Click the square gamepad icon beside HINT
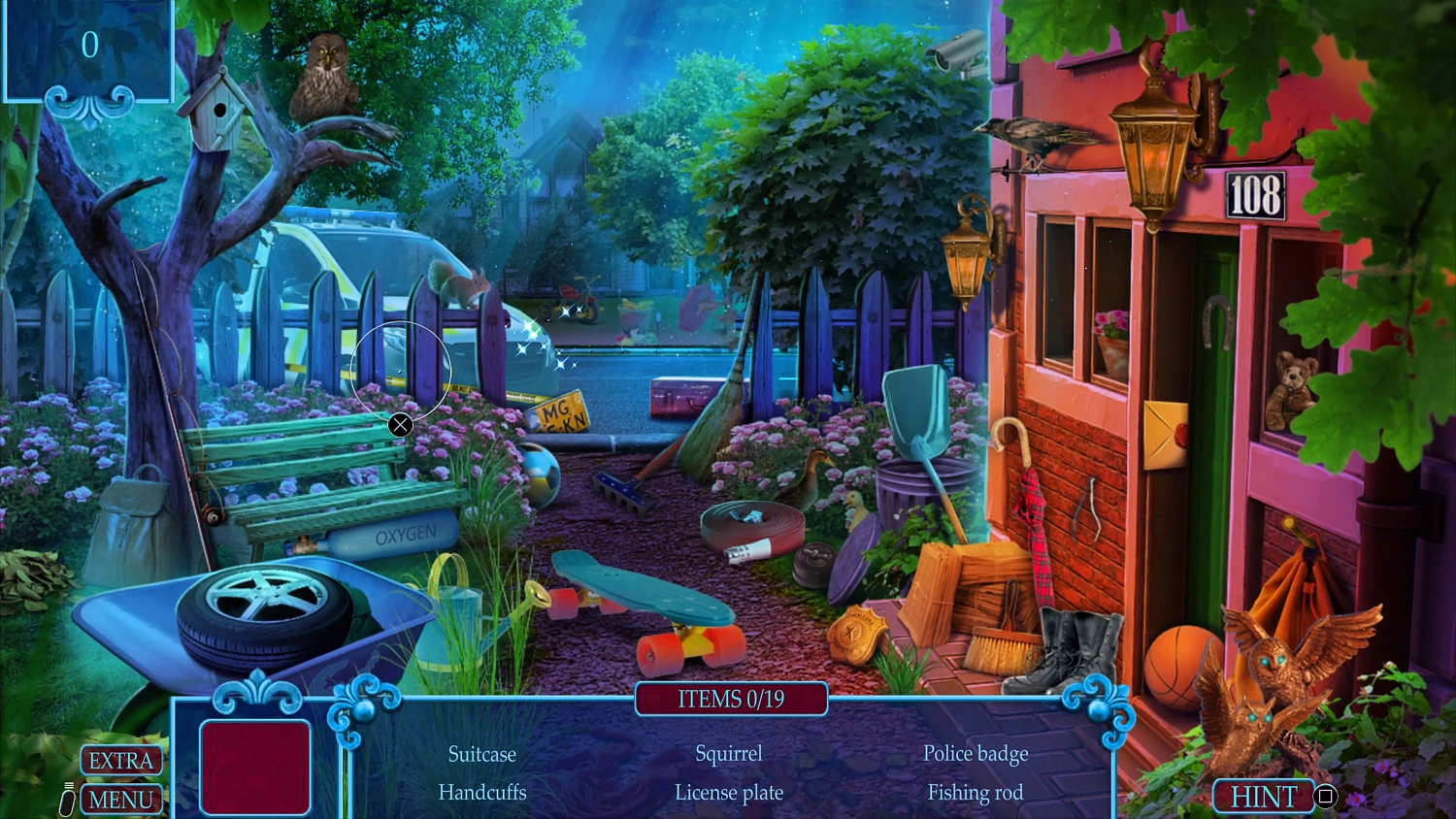The width and height of the screenshot is (1456, 819). click(x=1326, y=797)
